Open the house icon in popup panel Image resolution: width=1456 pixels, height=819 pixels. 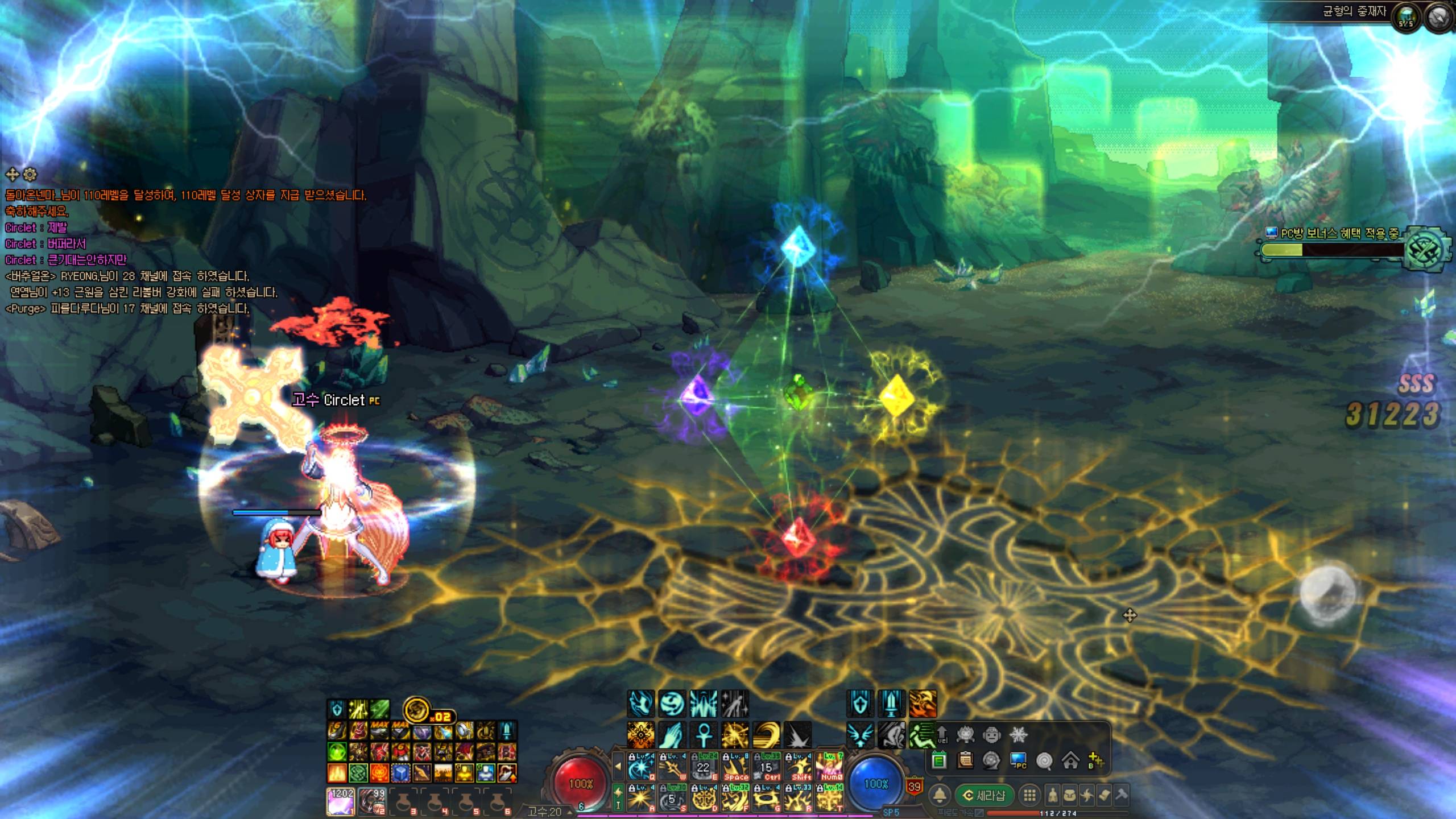tap(1070, 760)
